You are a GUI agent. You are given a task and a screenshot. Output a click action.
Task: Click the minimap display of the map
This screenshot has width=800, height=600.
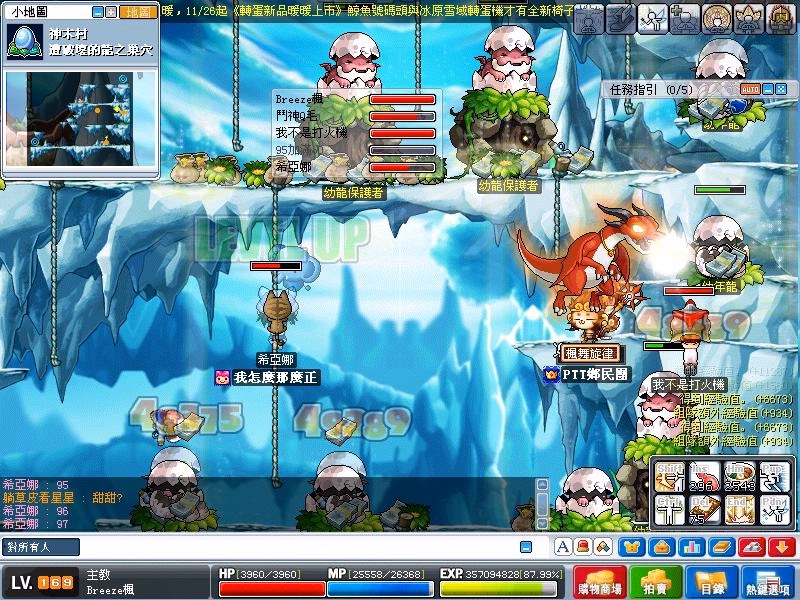tap(78, 120)
